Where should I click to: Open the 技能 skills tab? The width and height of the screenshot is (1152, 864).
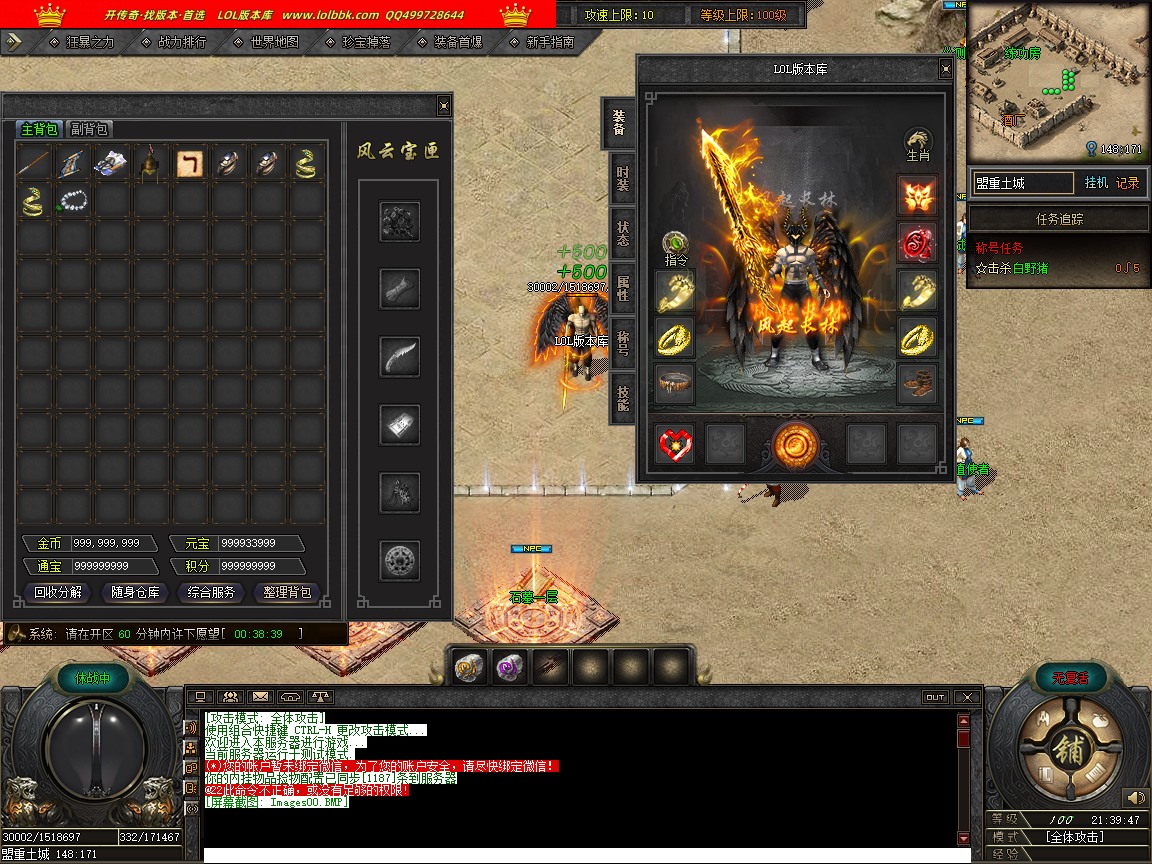pyautogui.click(x=622, y=398)
